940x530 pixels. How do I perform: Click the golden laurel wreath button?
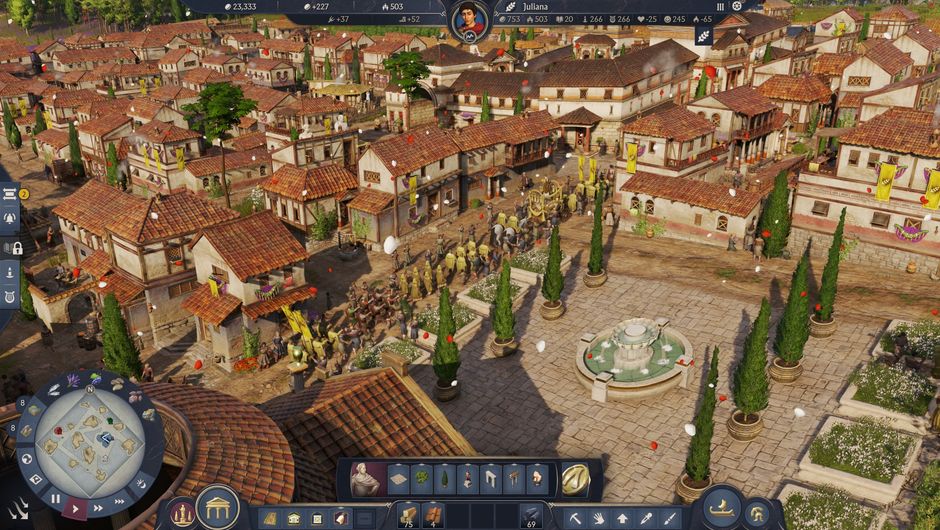tap(575, 479)
